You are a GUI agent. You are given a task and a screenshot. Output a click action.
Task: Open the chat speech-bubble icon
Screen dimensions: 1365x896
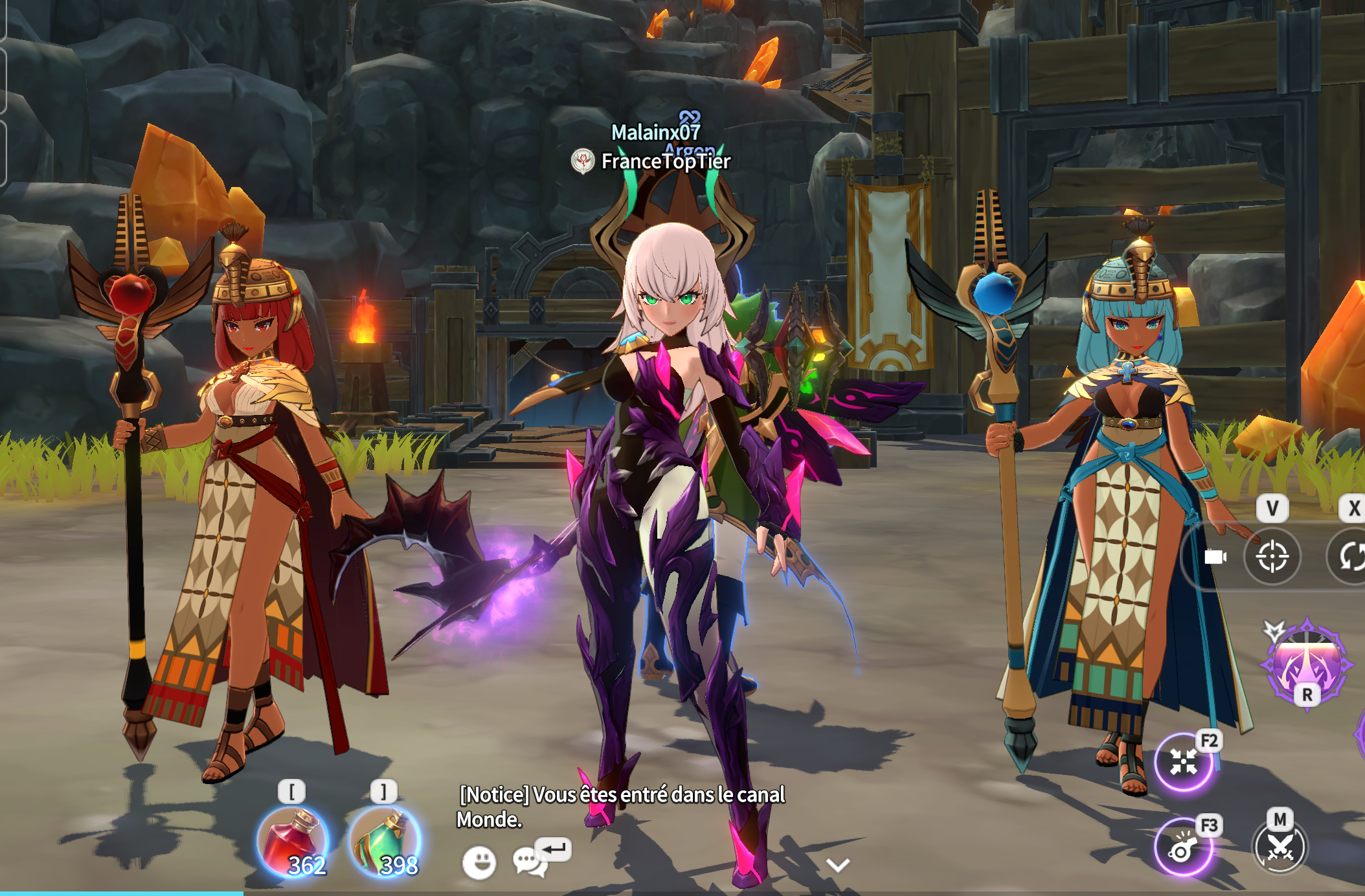tap(529, 862)
